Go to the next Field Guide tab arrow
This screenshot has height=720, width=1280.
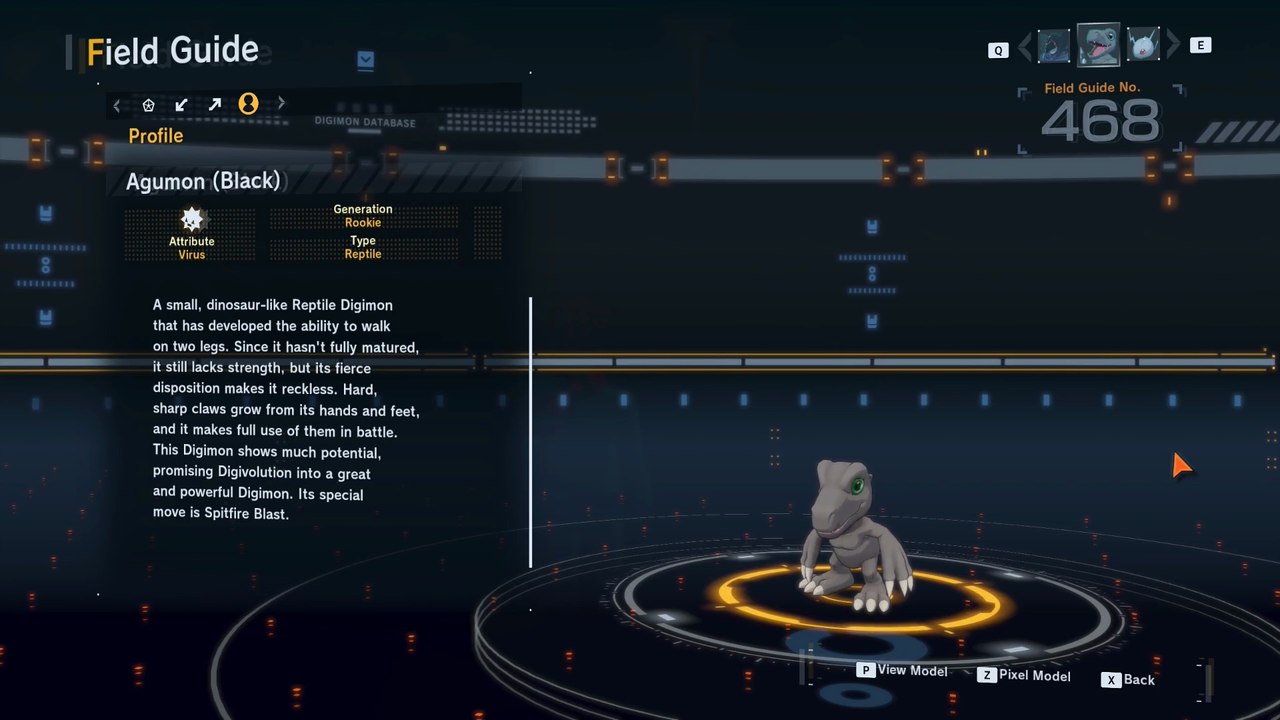point(281,103)
